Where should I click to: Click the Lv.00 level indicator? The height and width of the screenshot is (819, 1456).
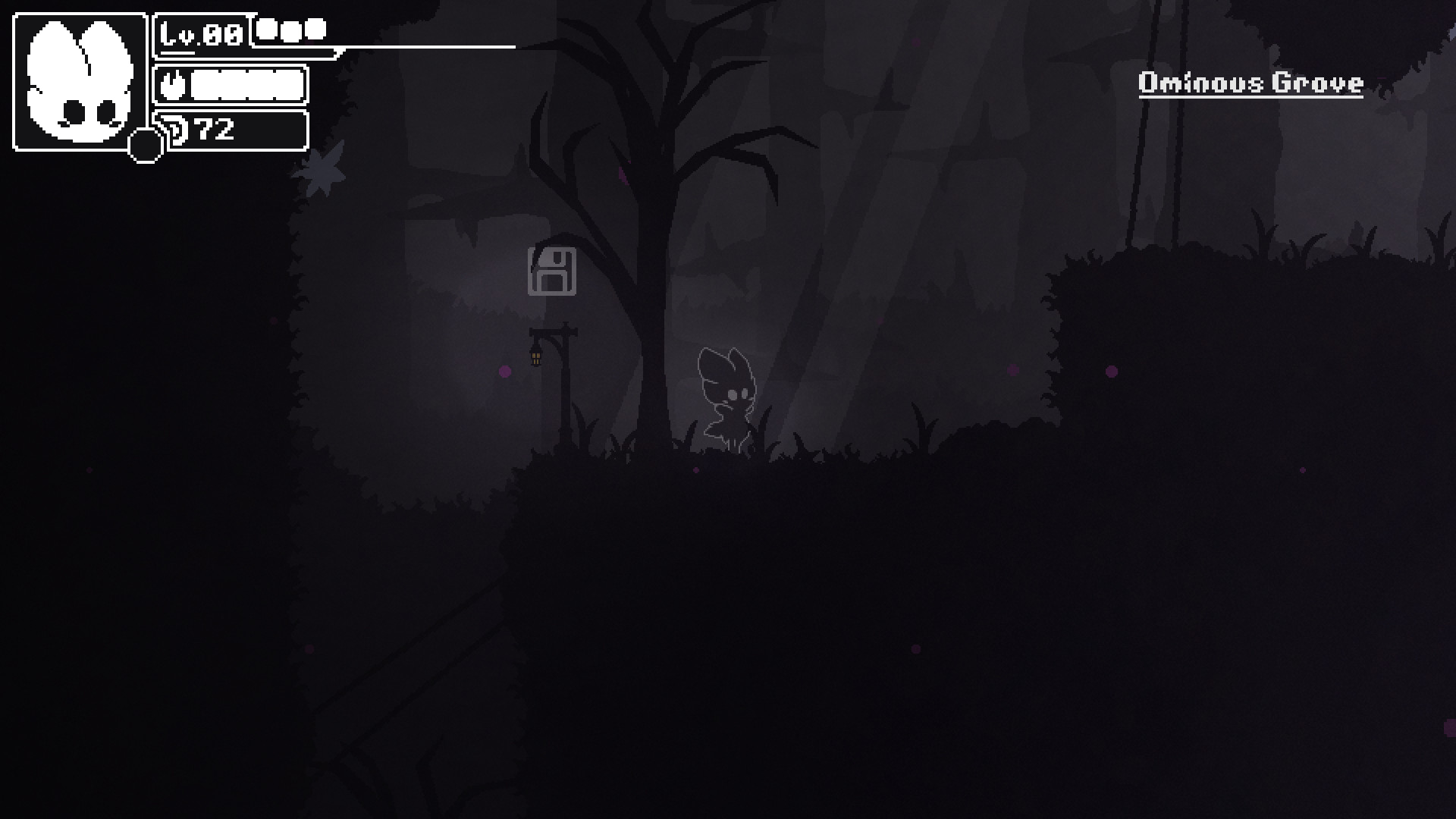point(201,34)
